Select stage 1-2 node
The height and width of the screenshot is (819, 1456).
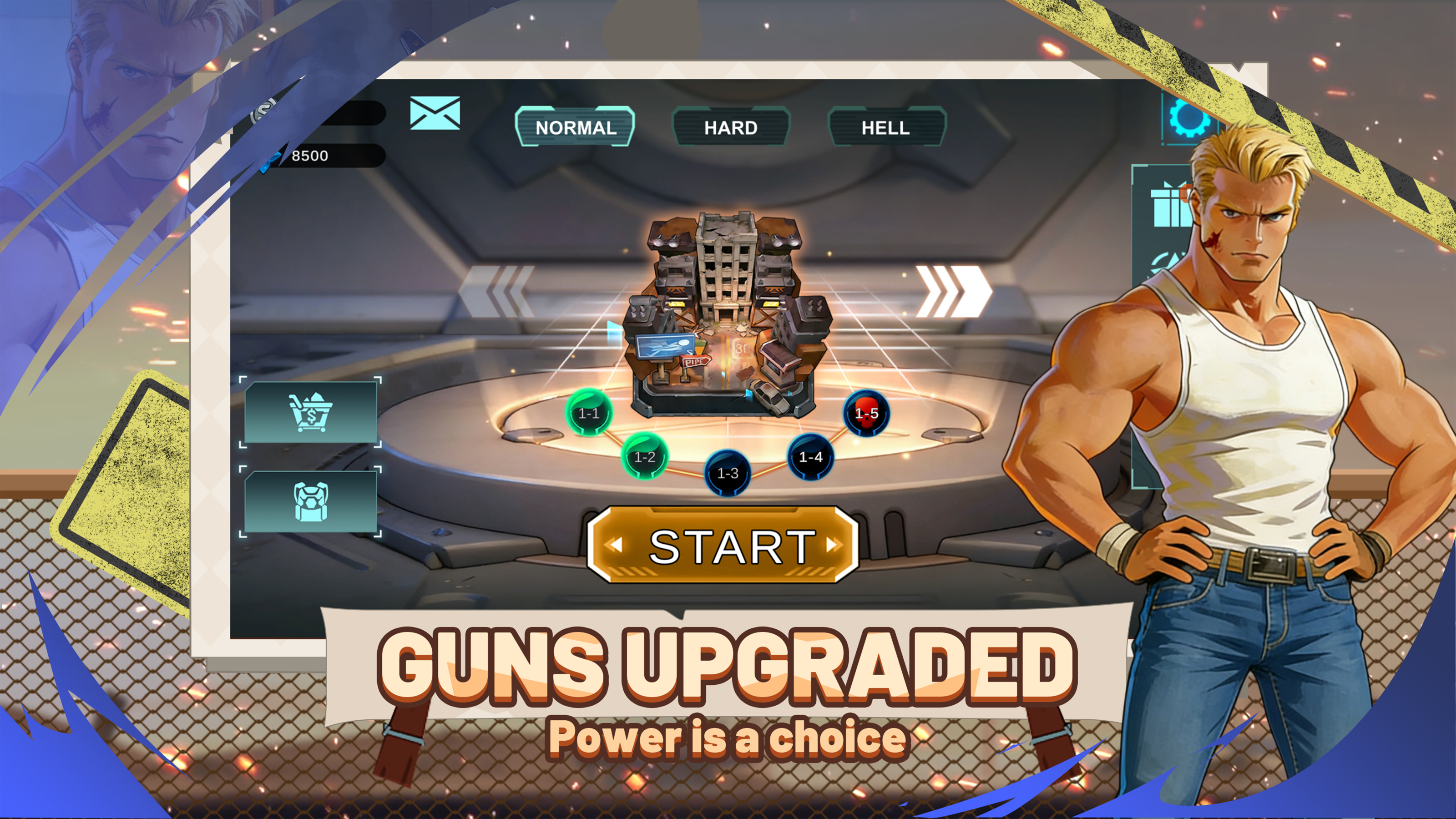644,457
